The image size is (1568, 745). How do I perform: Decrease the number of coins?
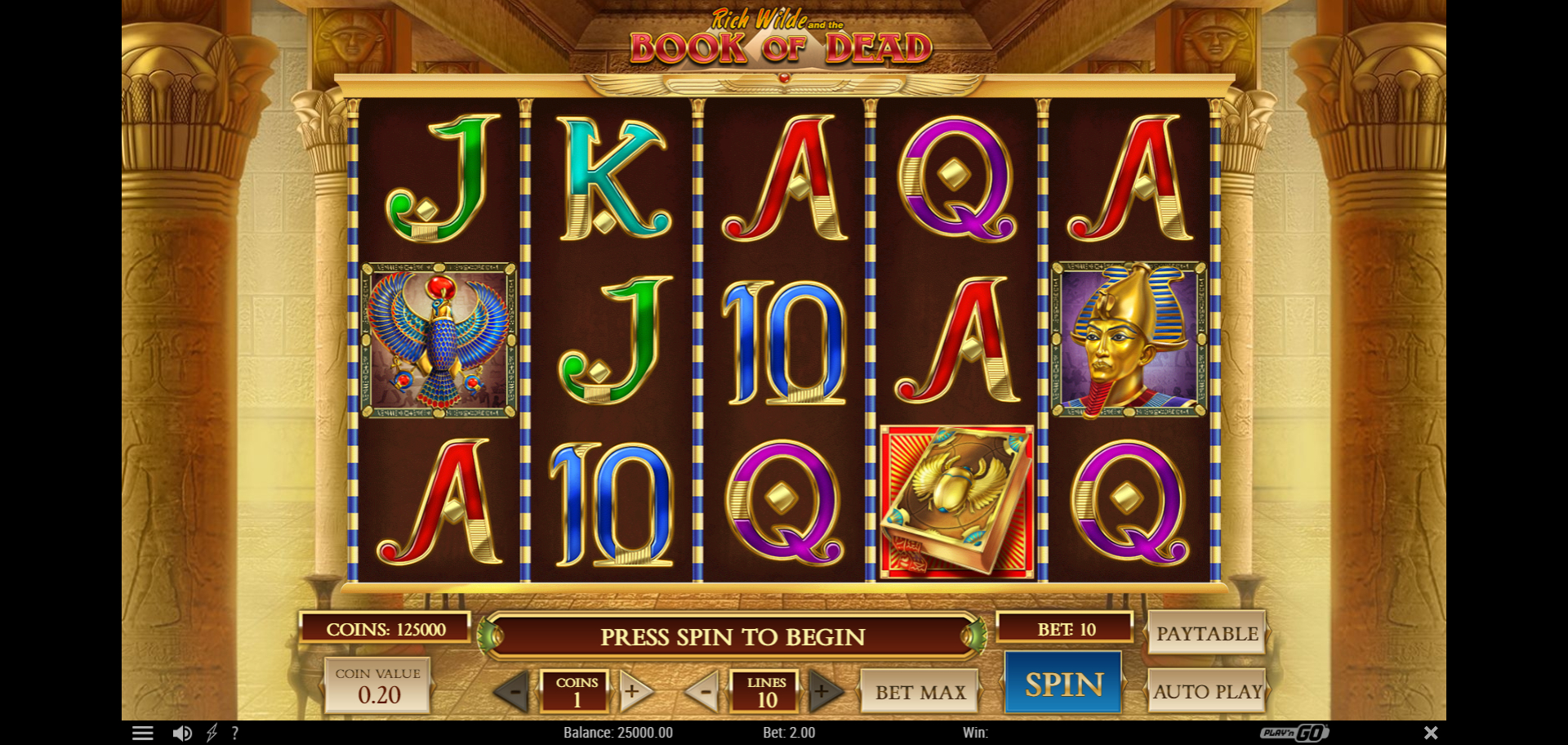click(514, 693)
